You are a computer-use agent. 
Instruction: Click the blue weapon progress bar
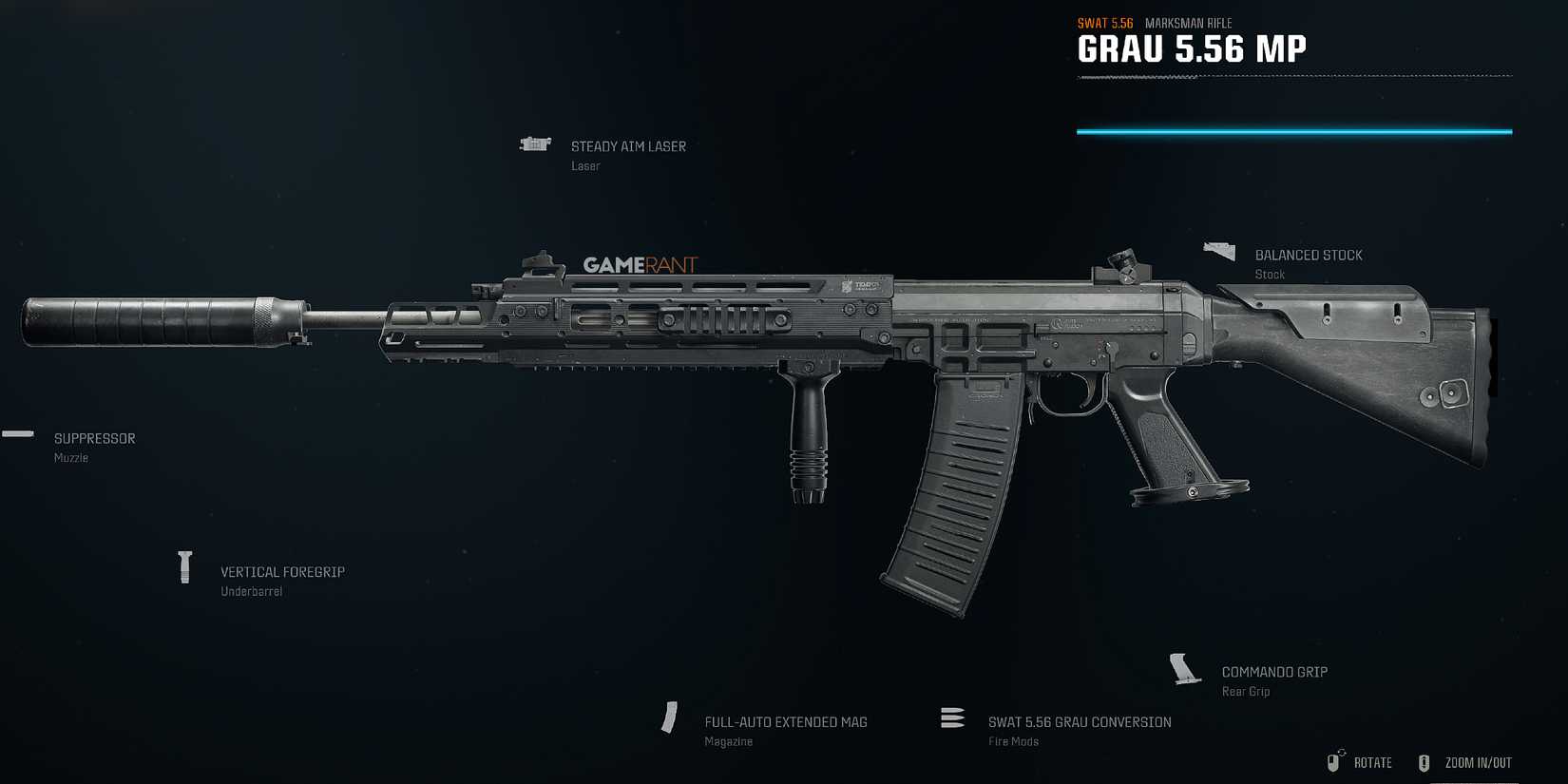pos(1292,130)
